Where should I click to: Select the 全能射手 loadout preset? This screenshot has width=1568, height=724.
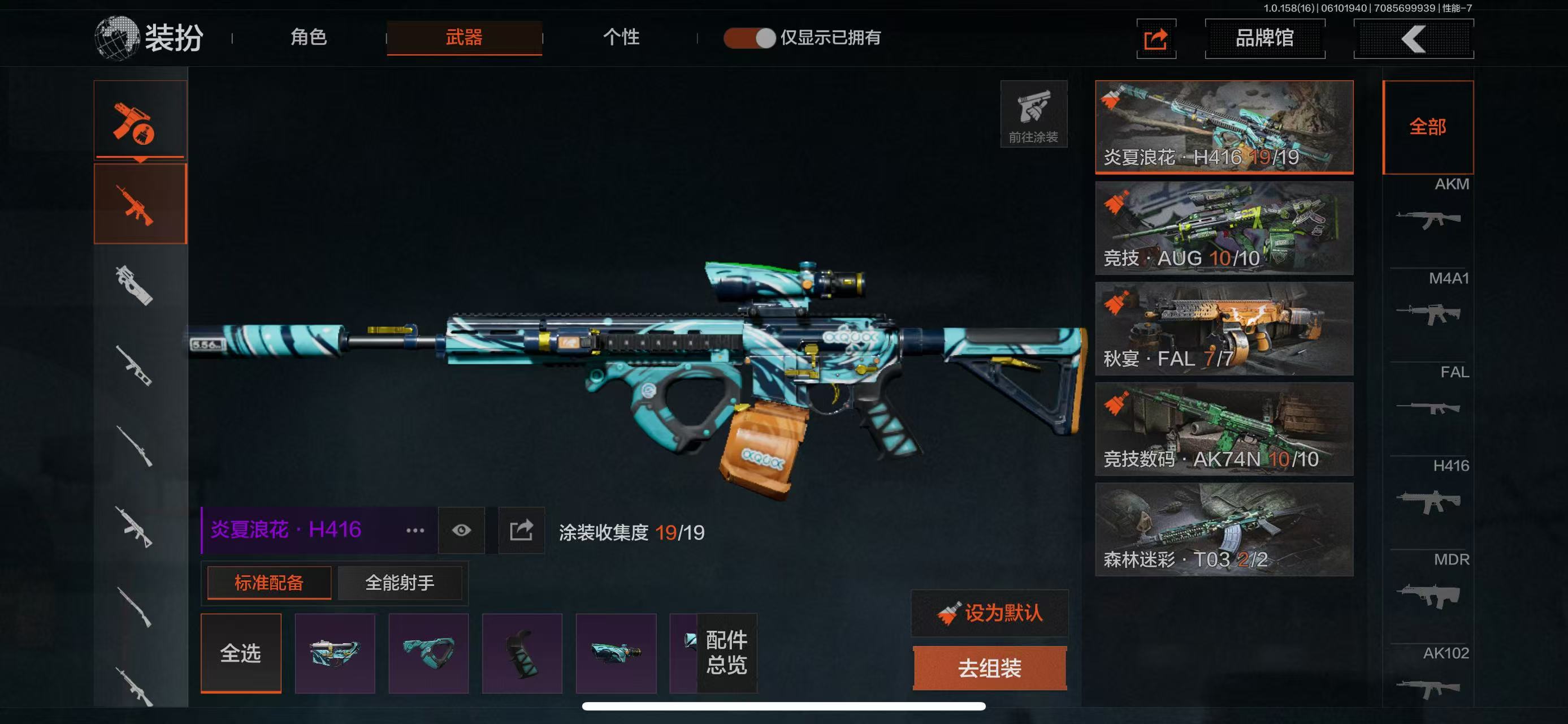(x=399, y=583)
